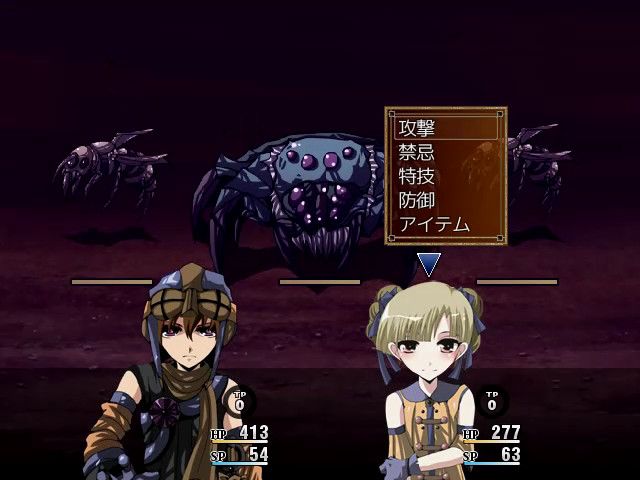Open the アイテム item command
640x480 pixels.
[x=434, y=224]
